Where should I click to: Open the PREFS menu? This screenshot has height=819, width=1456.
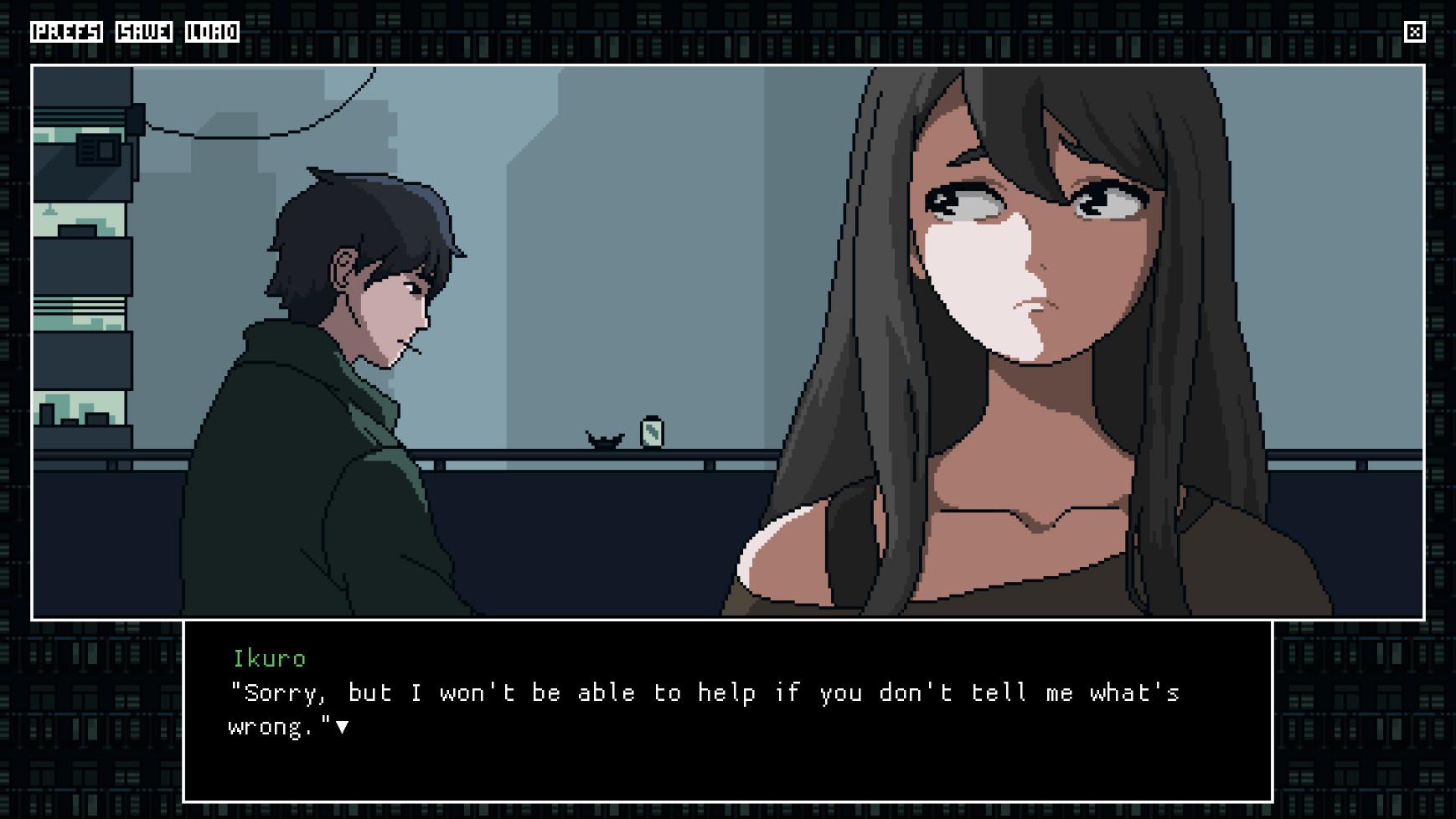pyautogui.click(x=67, y=33)
